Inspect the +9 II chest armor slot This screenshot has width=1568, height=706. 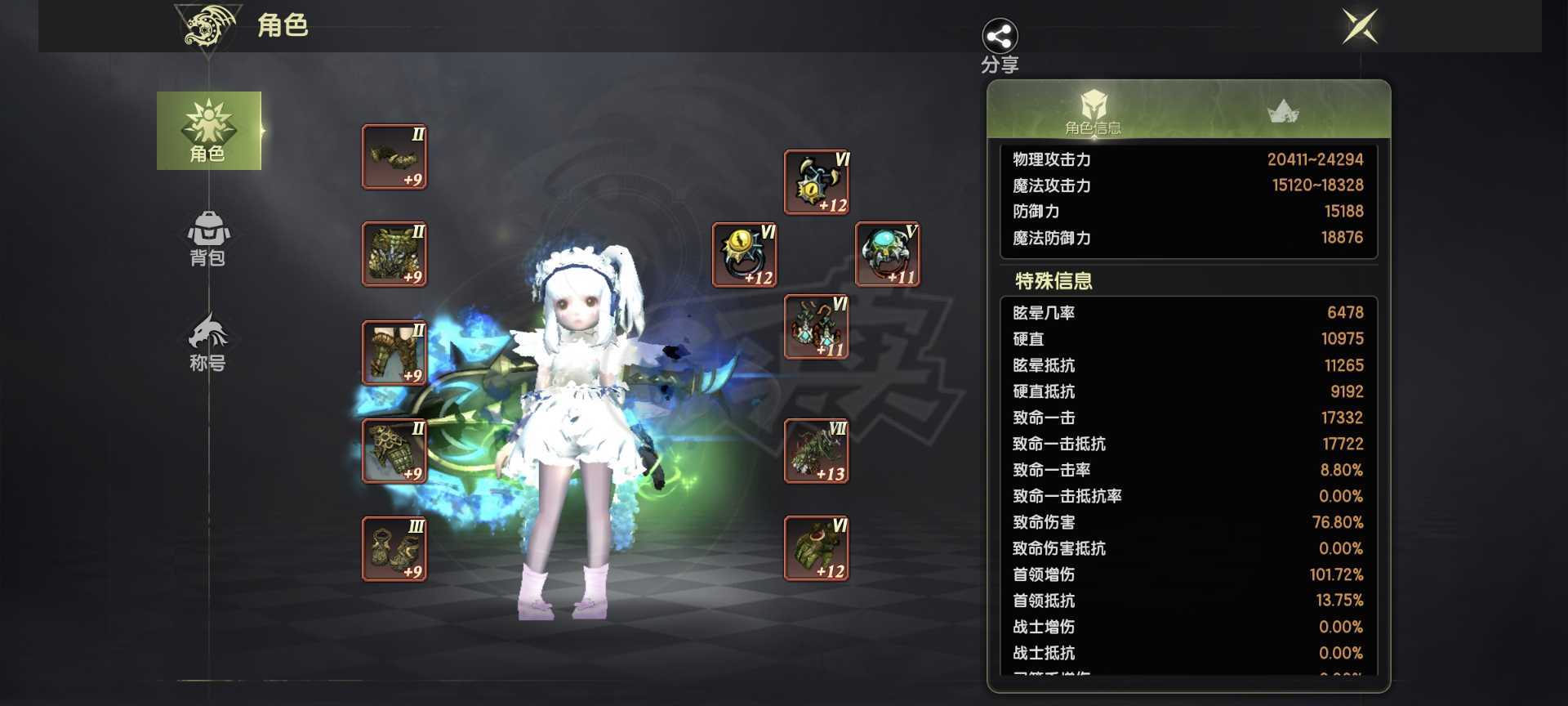pyautogui.click(x=394, y=255)
